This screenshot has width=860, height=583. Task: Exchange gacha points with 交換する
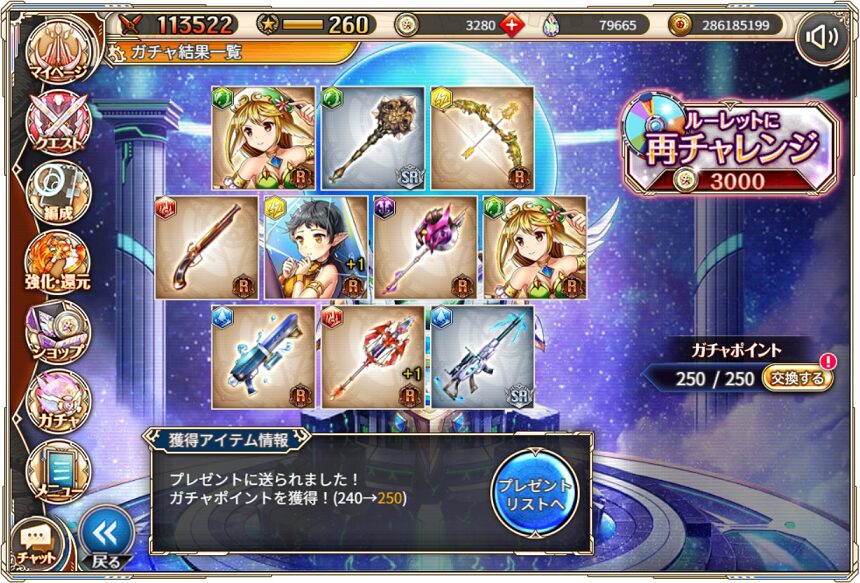797,378
